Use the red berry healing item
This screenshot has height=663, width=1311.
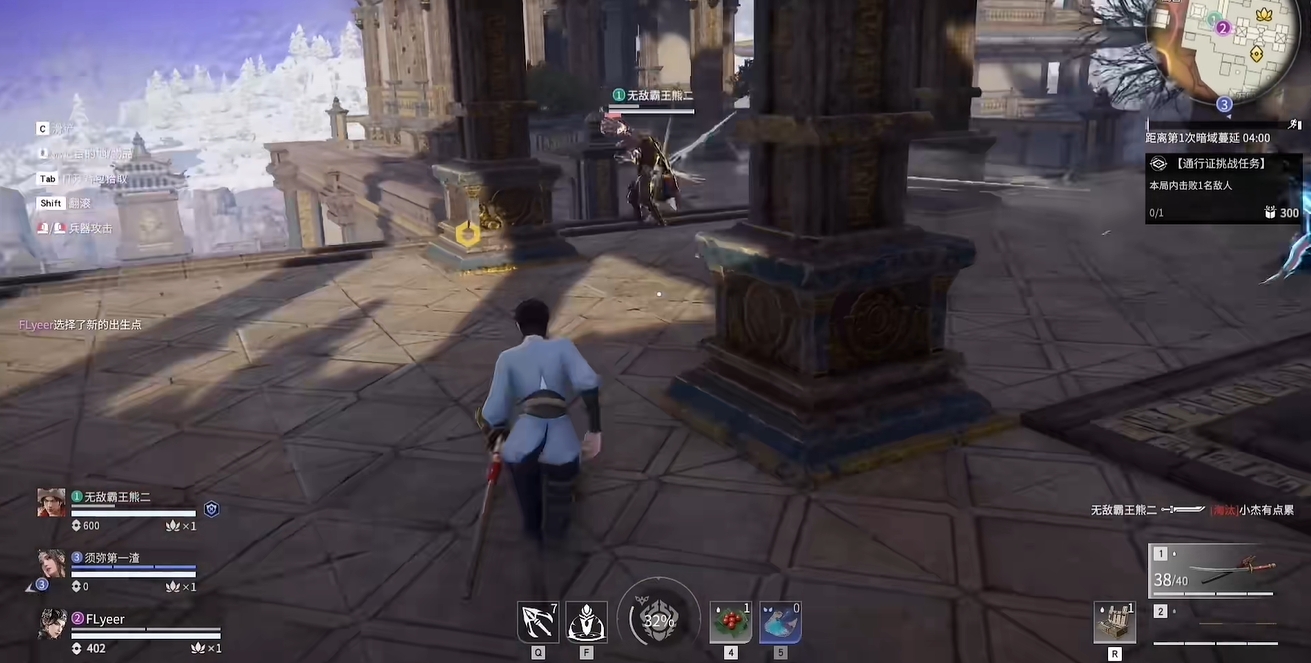click(x=730, y=622)
